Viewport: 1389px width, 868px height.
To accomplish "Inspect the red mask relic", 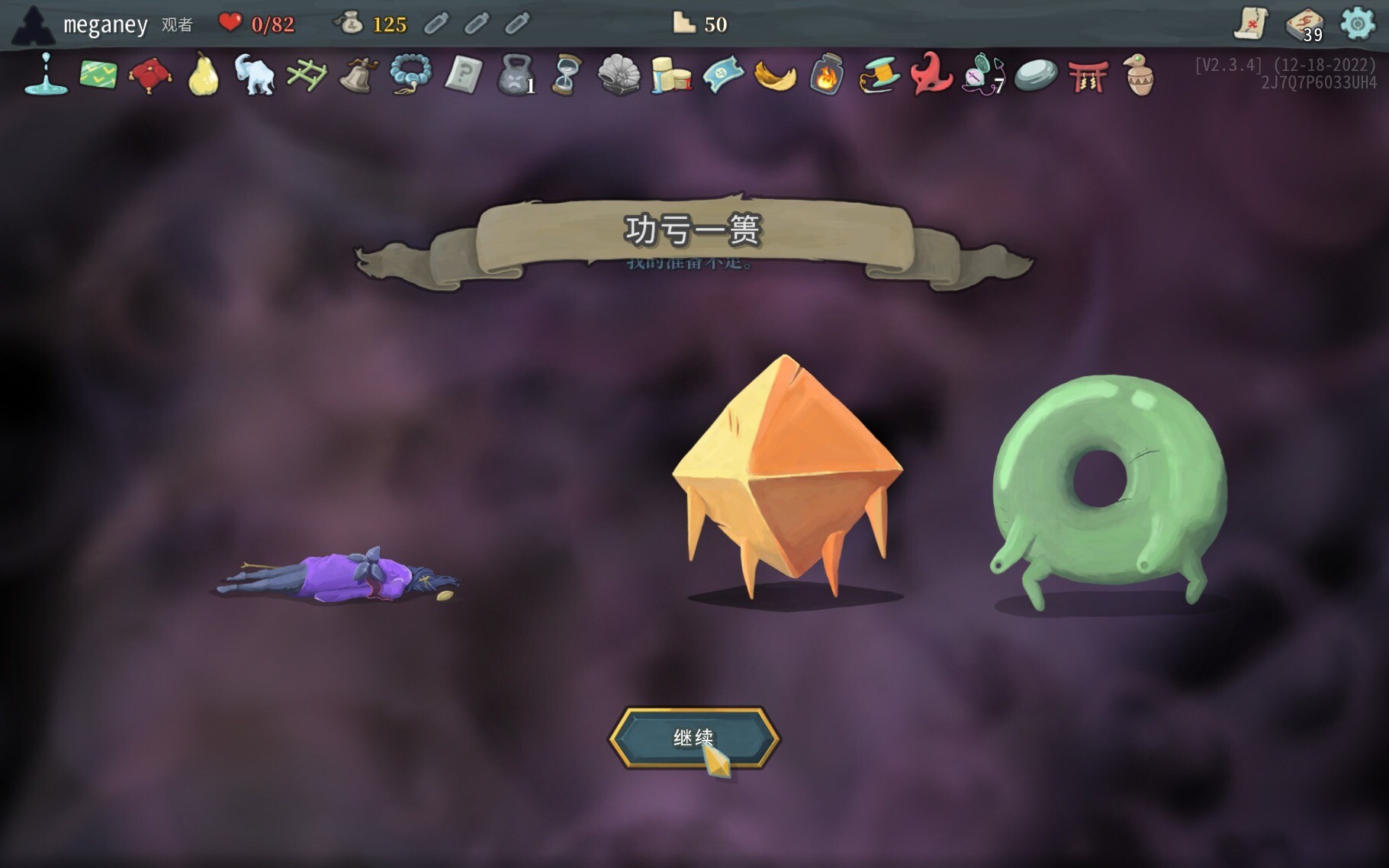I will [x=931, y=76].
